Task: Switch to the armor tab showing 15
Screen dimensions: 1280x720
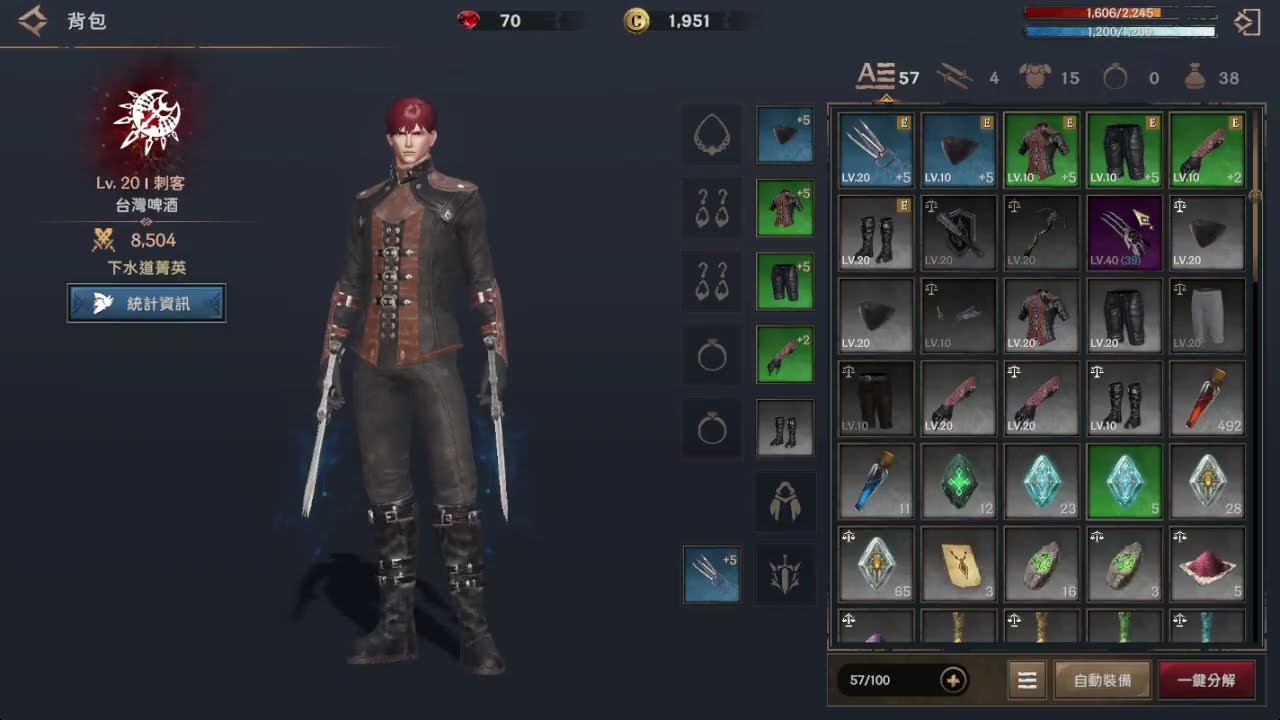Action: coord(1048,77)
